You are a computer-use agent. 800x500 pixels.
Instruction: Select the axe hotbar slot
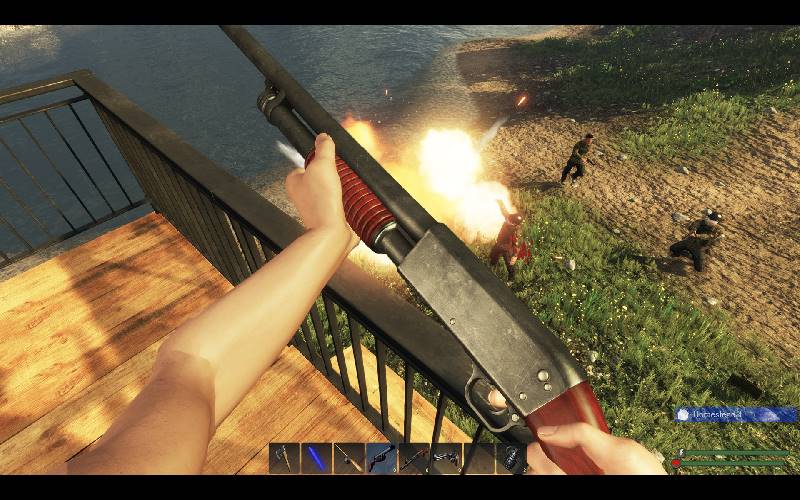tap(284, 458)
